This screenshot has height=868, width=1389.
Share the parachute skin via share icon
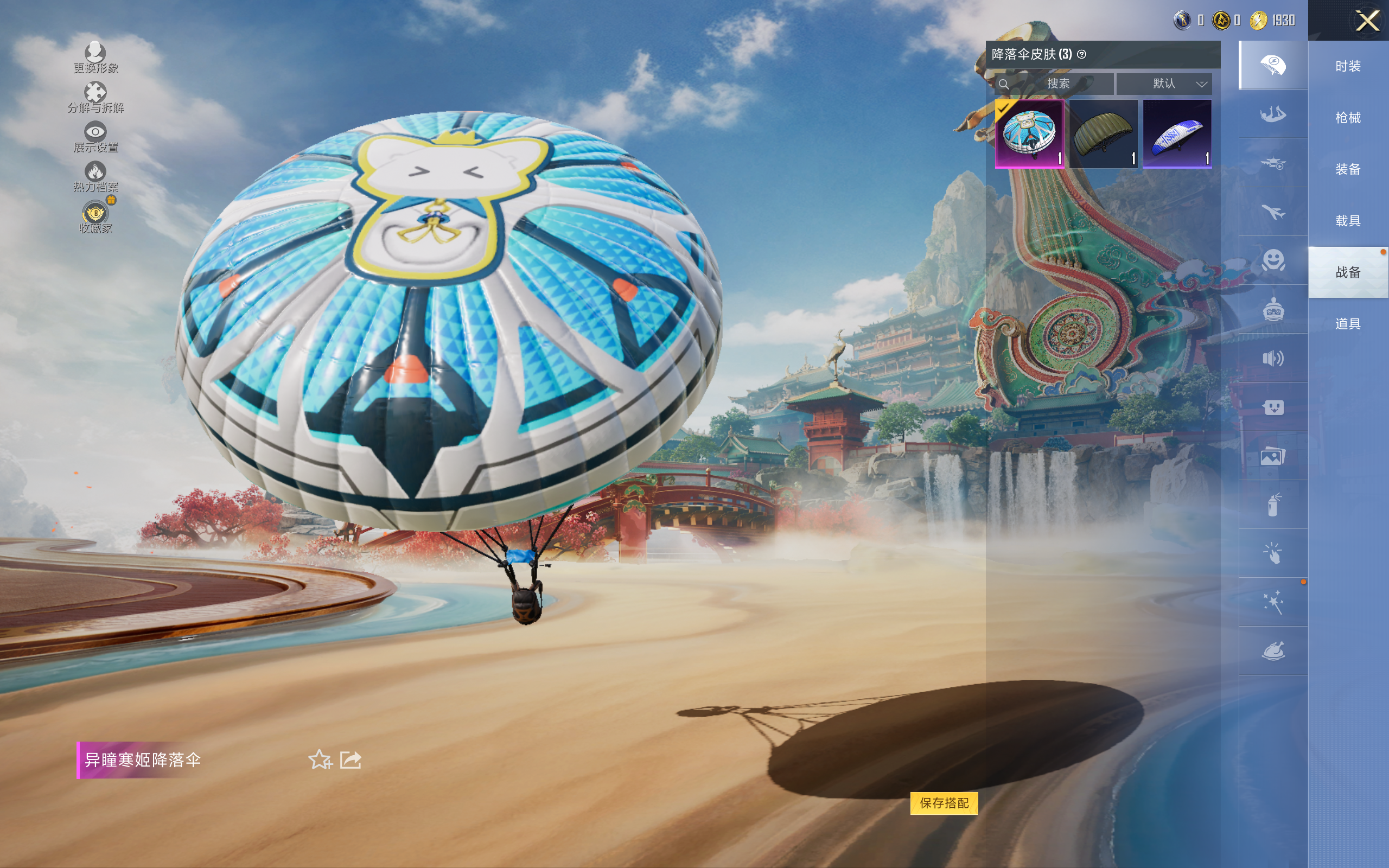[350, 759]
